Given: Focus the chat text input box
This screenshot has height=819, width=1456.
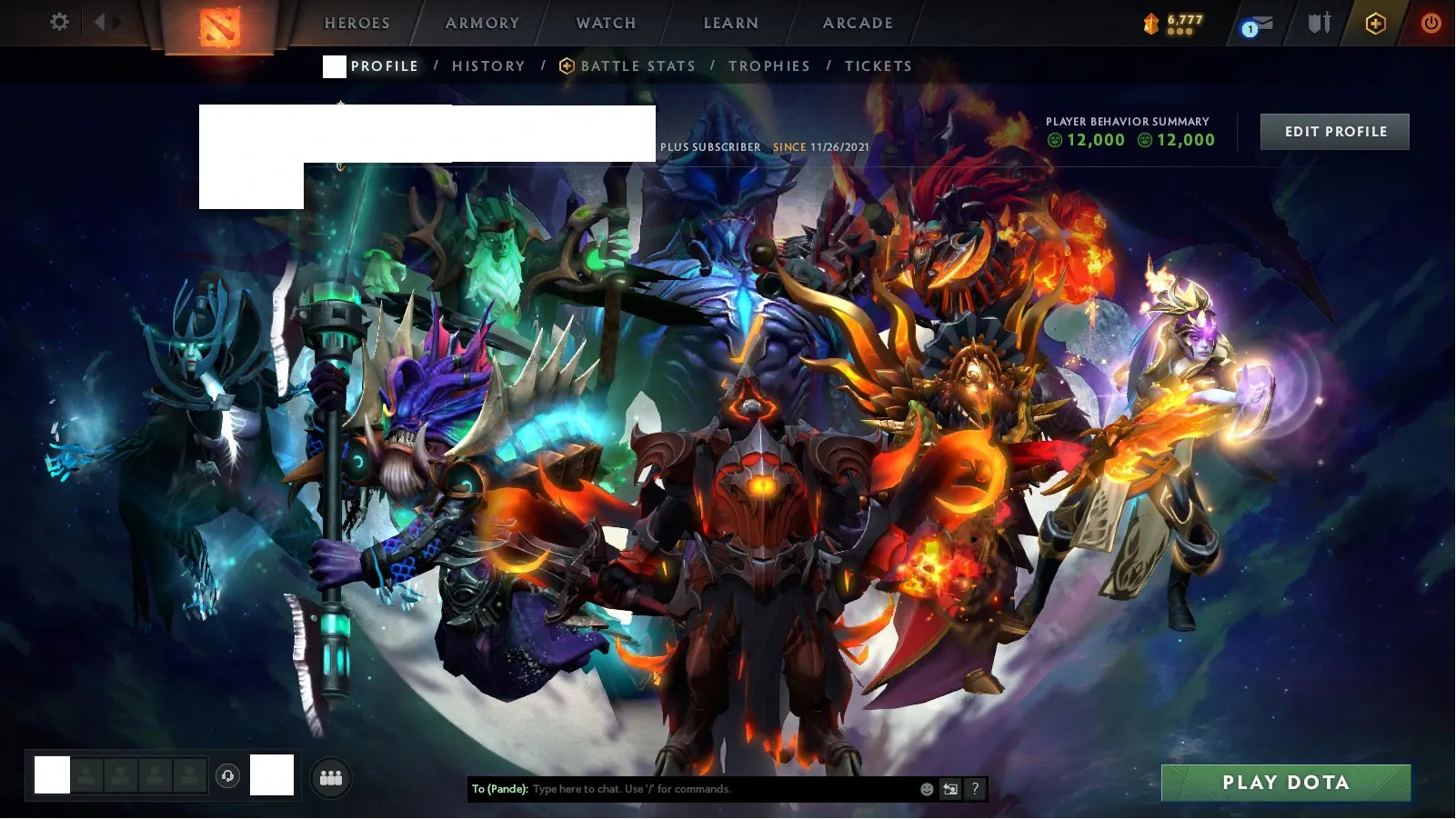Looking at the screenshot, I should [x=718, y=789].
